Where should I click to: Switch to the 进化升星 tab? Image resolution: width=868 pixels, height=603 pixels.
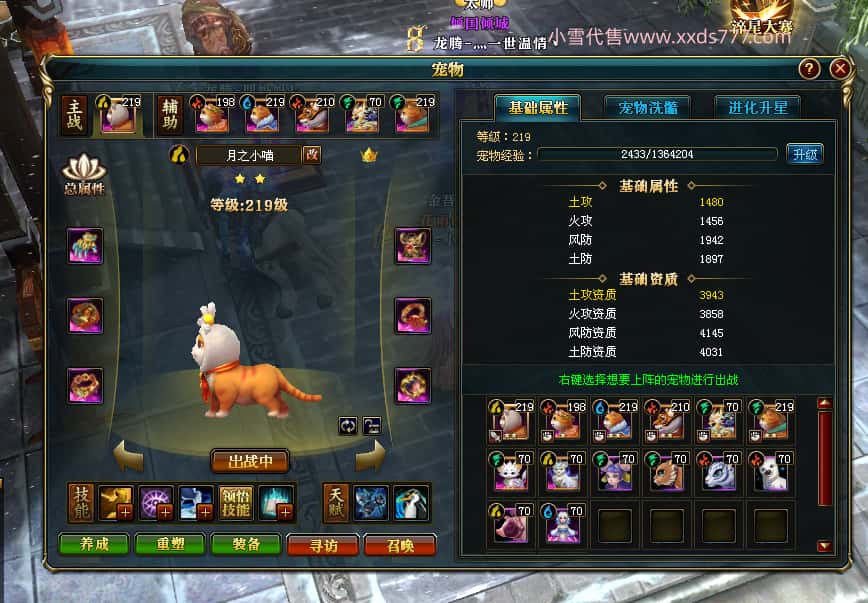pyautogui.click(x=757, y=108)
